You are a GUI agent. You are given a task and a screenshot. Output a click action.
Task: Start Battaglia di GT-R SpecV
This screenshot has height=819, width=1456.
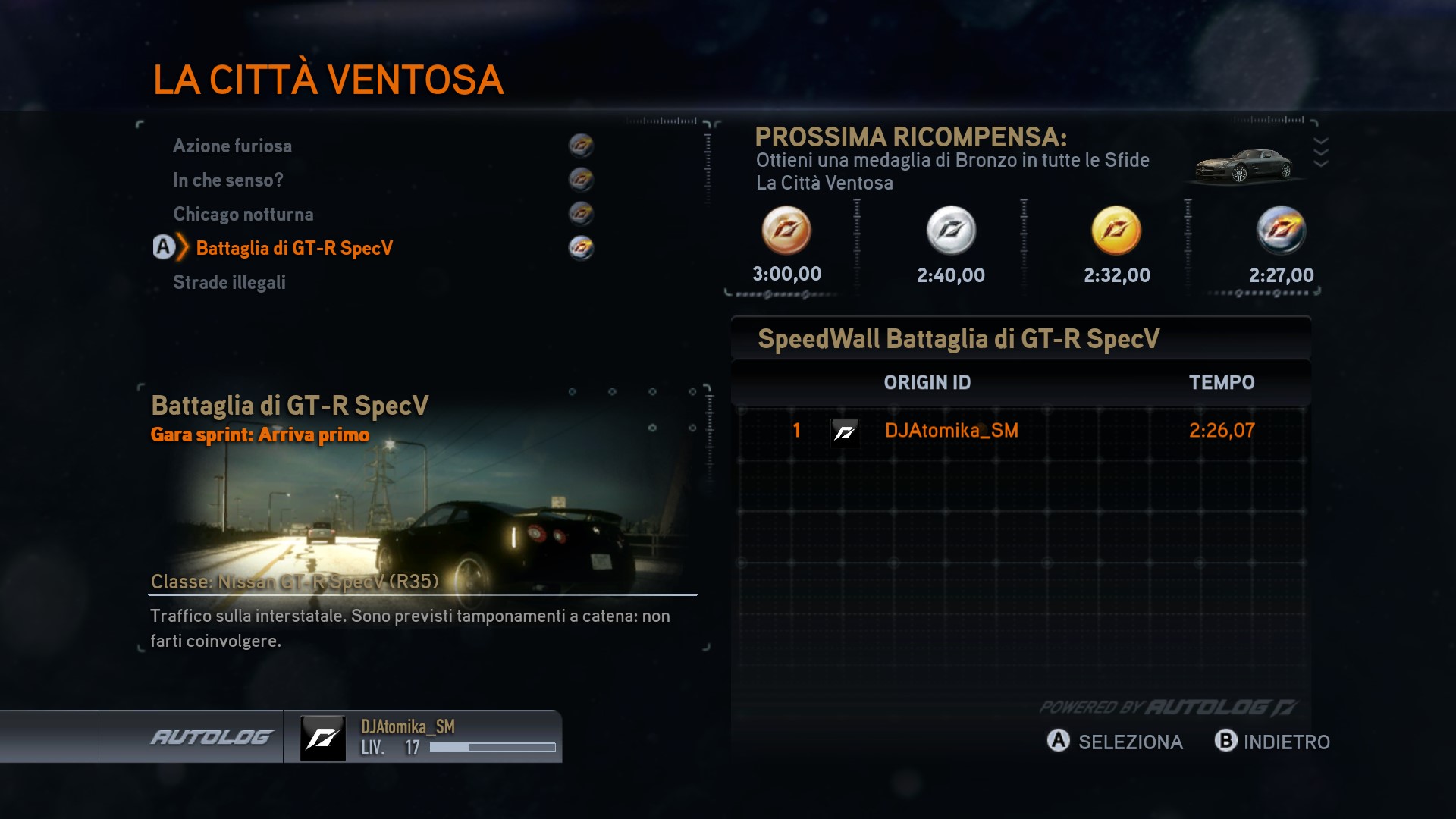[x=294, y=248]
